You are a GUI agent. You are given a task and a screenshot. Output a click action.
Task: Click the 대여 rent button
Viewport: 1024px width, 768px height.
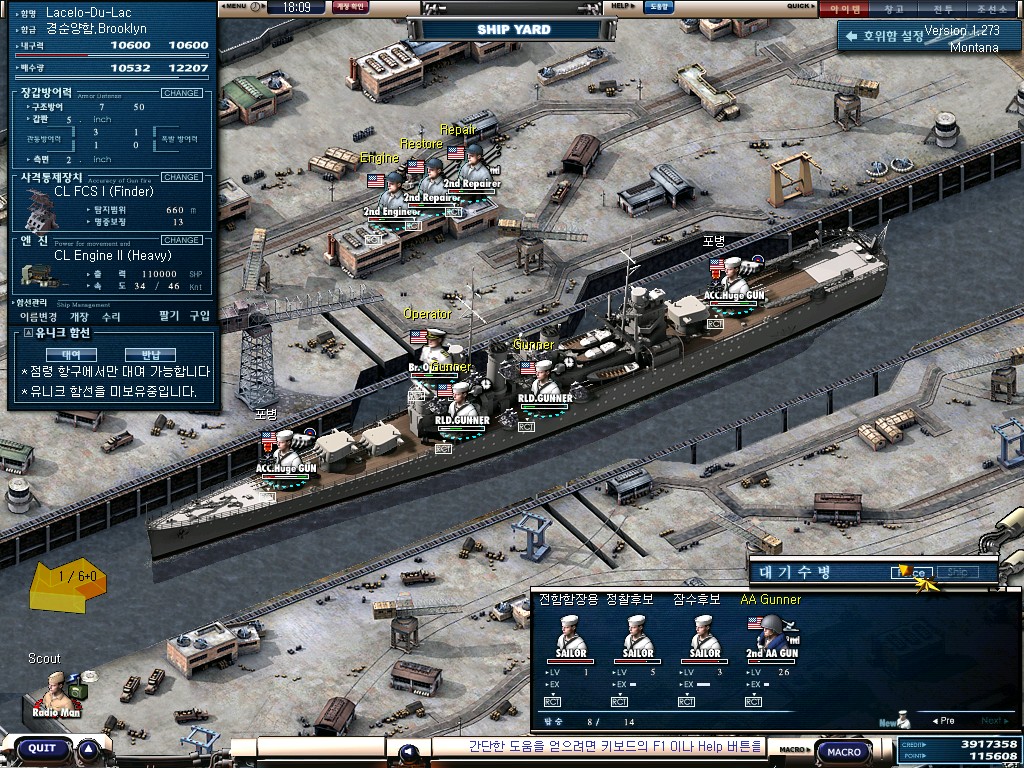coord(71,354)
